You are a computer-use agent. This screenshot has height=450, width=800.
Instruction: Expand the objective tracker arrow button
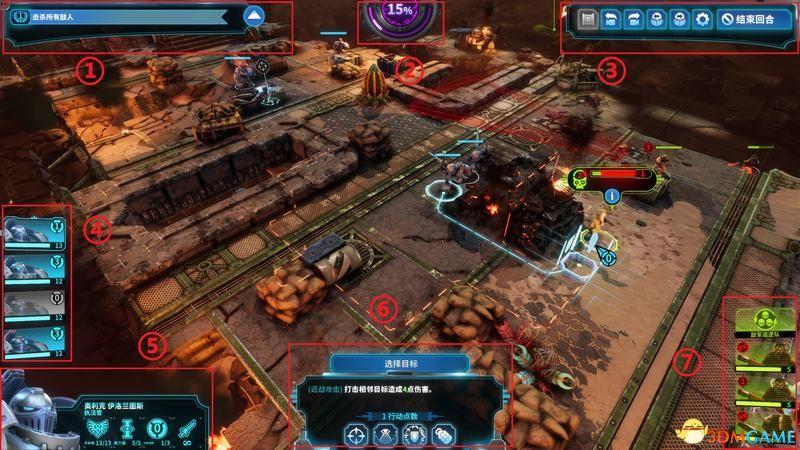[254, 16]
